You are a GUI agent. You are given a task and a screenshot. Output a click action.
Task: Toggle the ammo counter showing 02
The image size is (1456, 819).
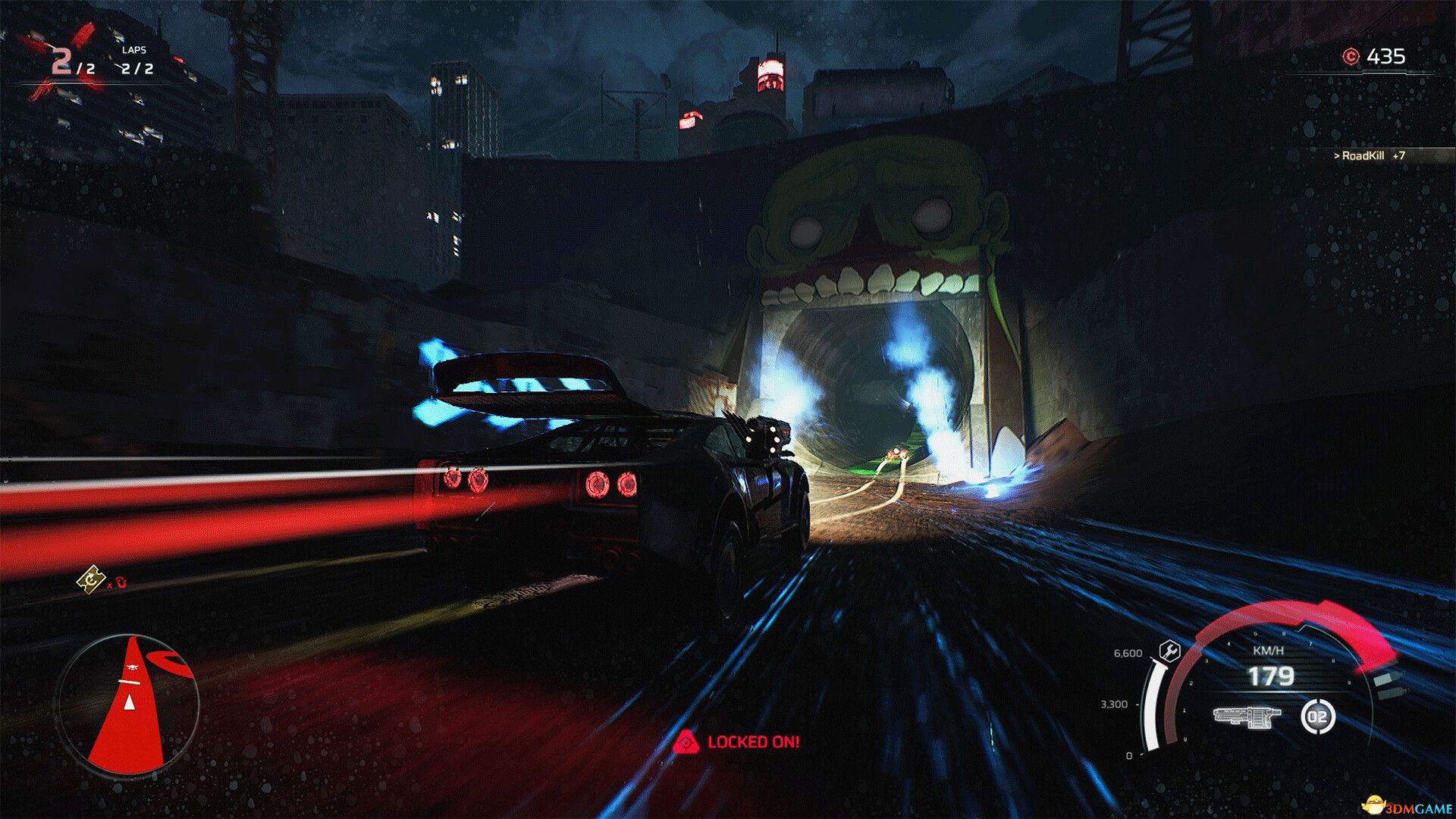(x=1317, y=717)
